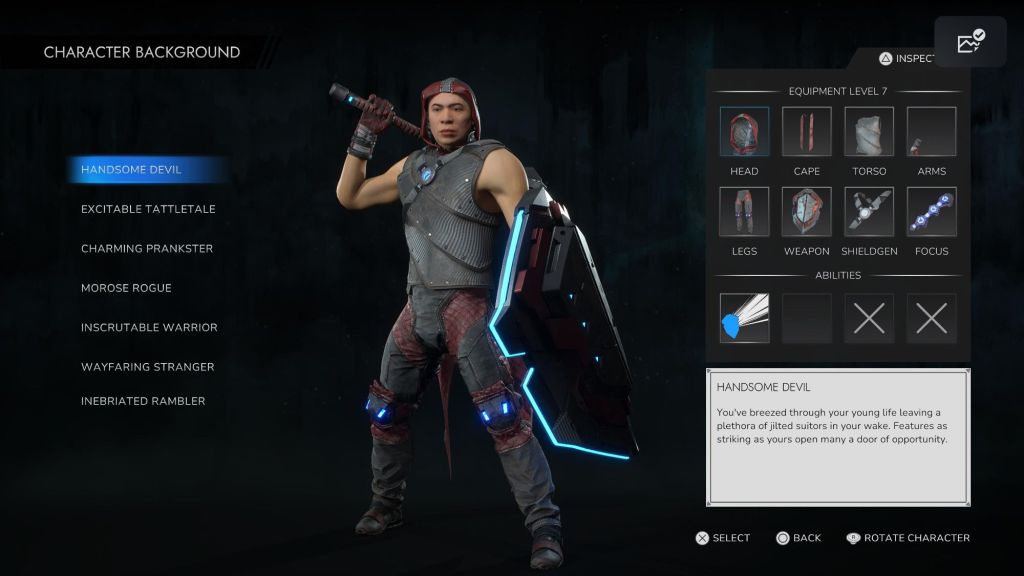
Task: View the Arms equipment slot
Action: coord(931,132)
